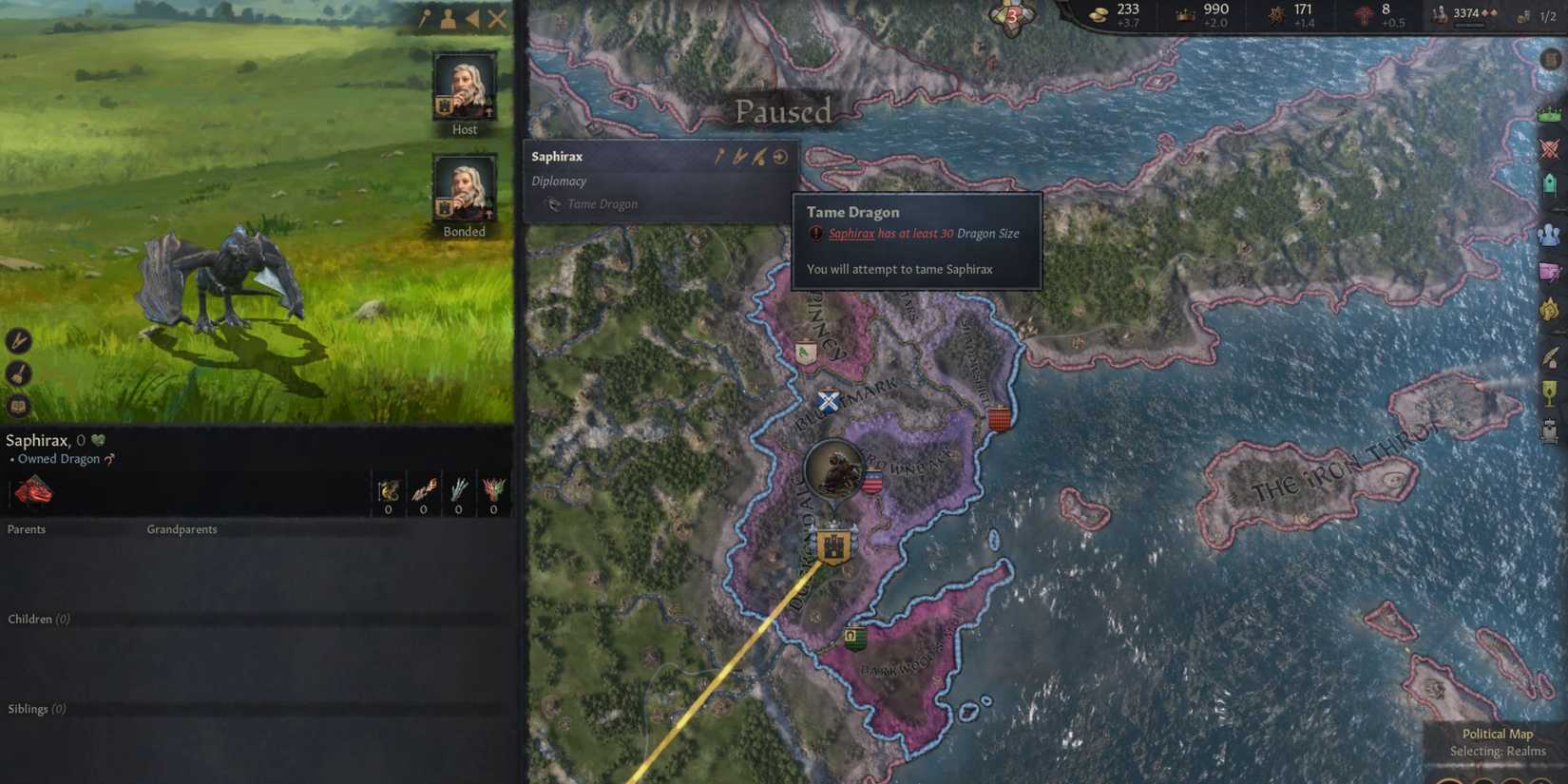Open the Decisions quill icon

click(x=1550, y=356)
